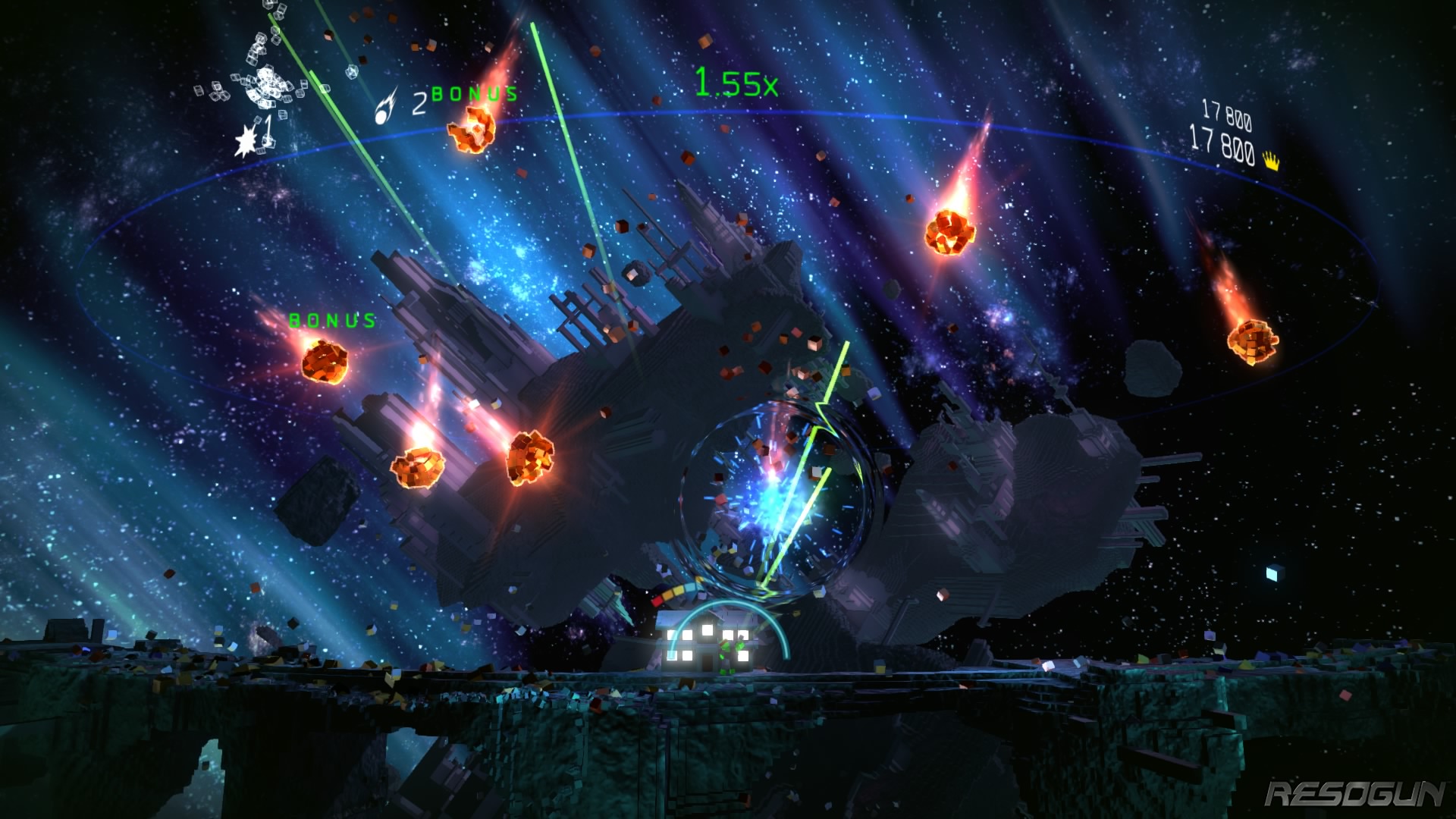
Task: Click the white human figure near the houses
Action: 725,654
